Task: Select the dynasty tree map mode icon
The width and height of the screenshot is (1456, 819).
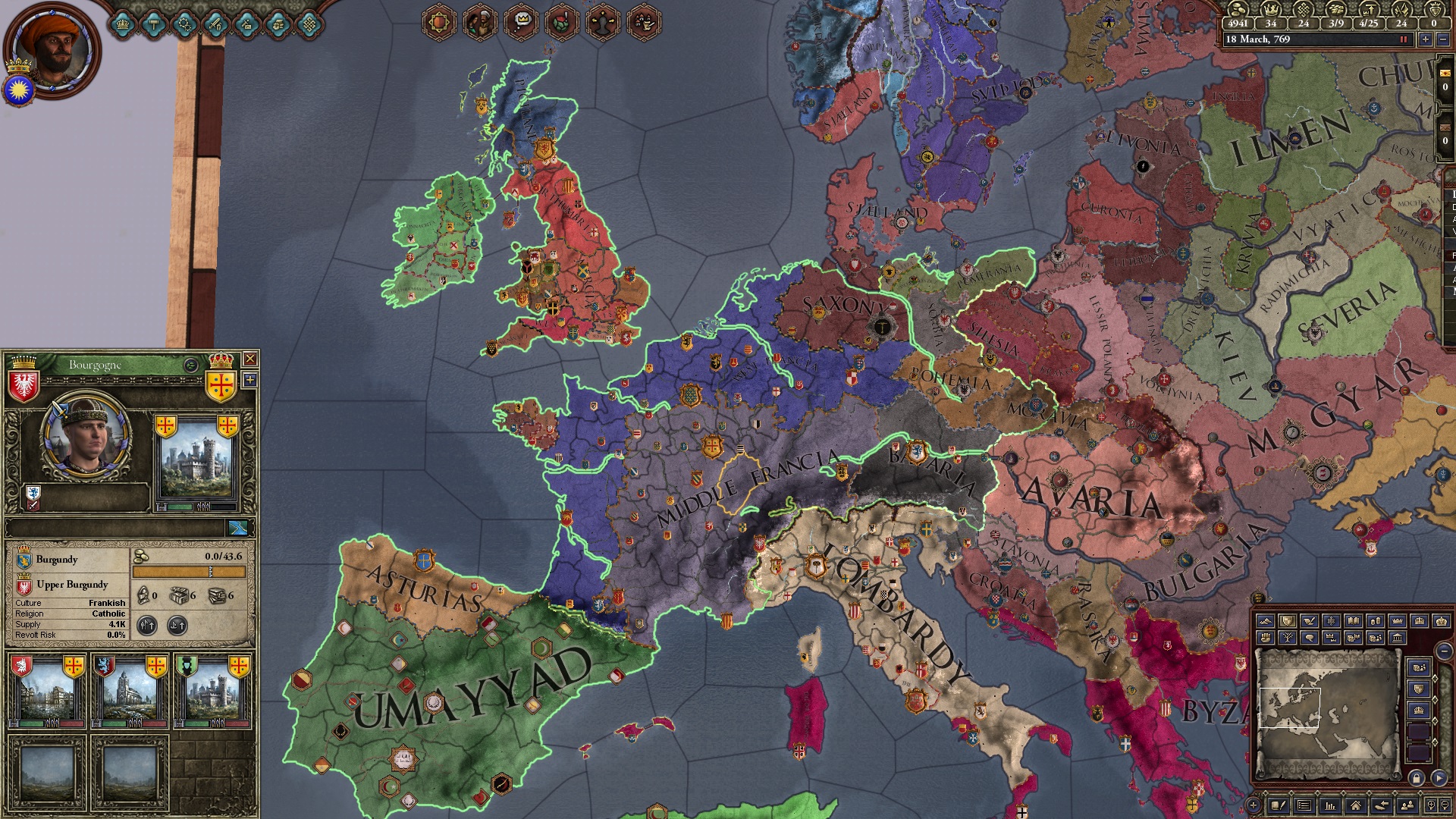Action: [1288, 638]
